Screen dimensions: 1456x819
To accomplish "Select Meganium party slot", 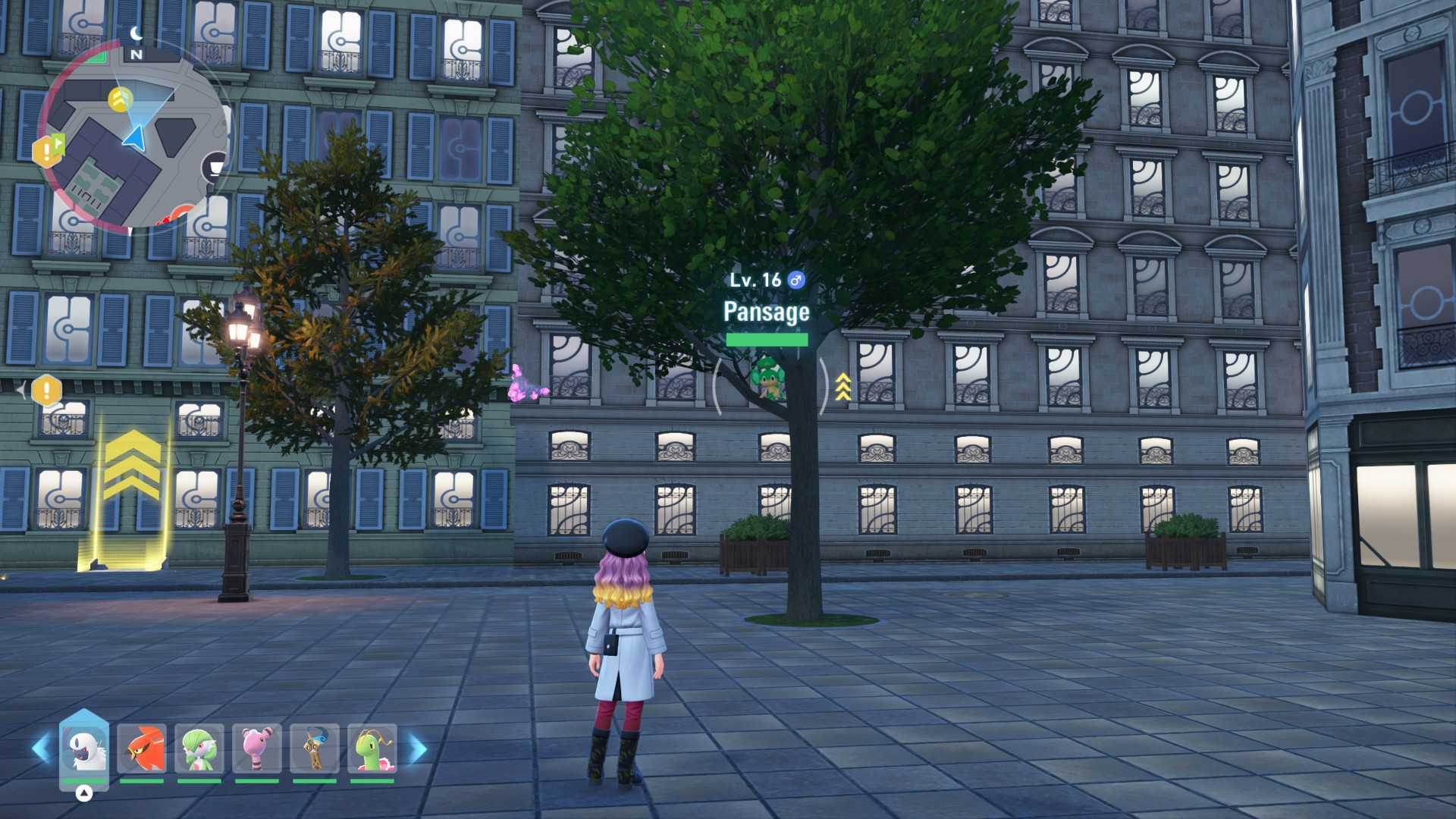I will 372,748.
